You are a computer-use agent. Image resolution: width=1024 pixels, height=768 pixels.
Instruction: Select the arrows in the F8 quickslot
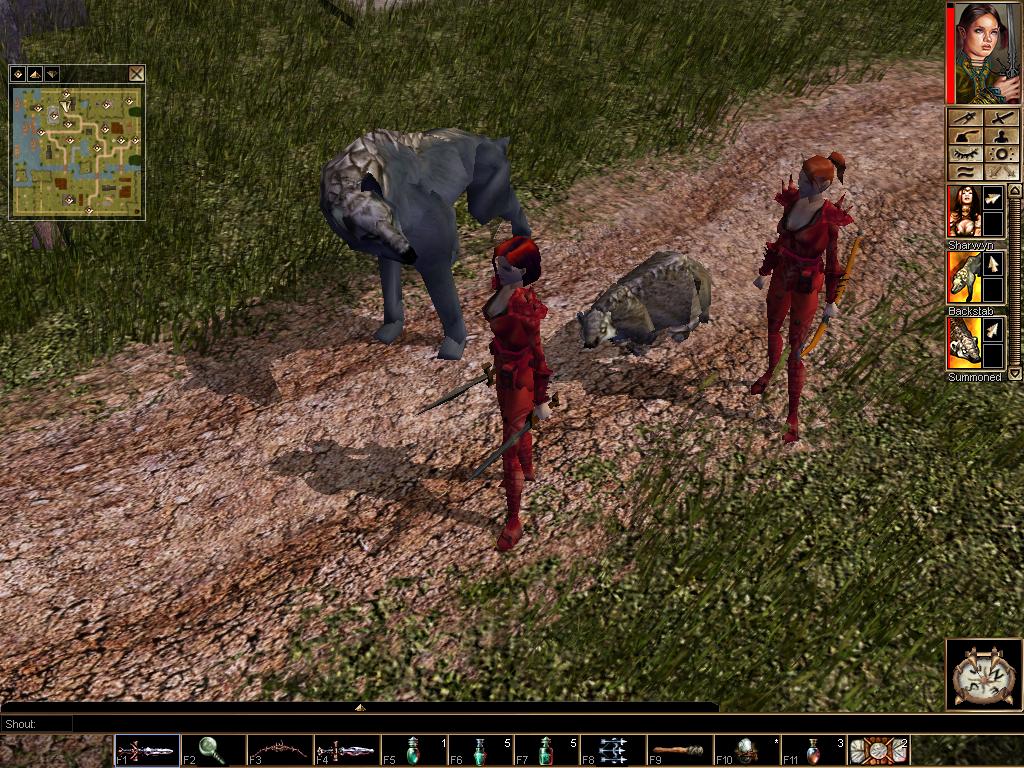tap(613, 750)
